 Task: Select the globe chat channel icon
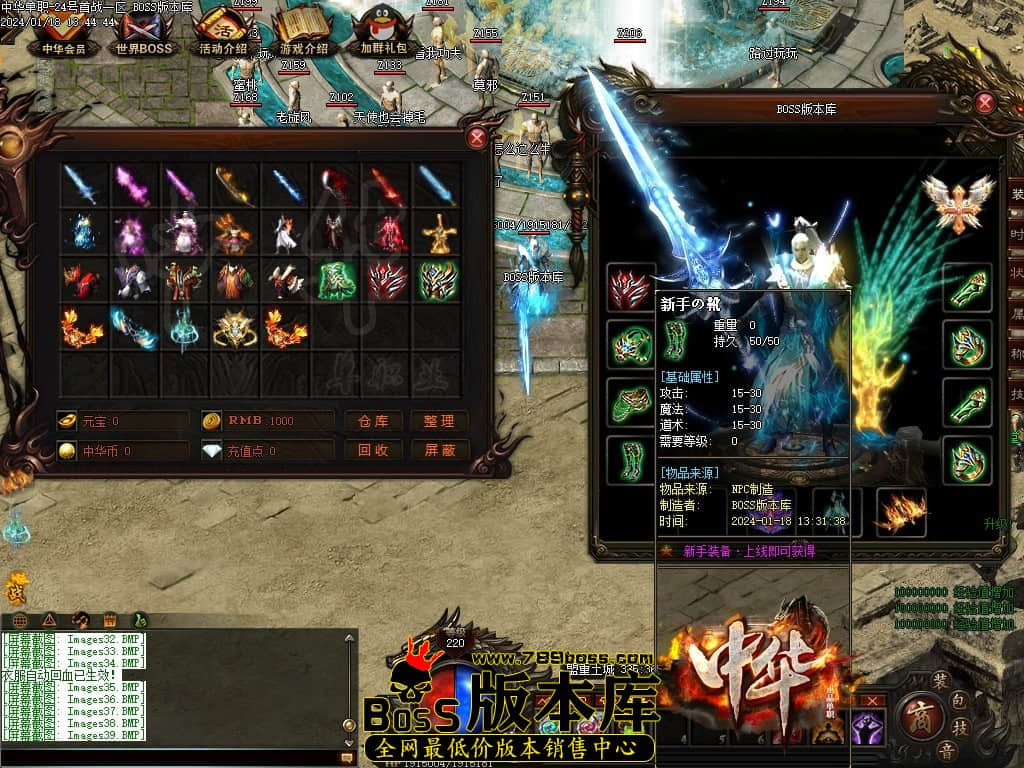click(20, 620)
